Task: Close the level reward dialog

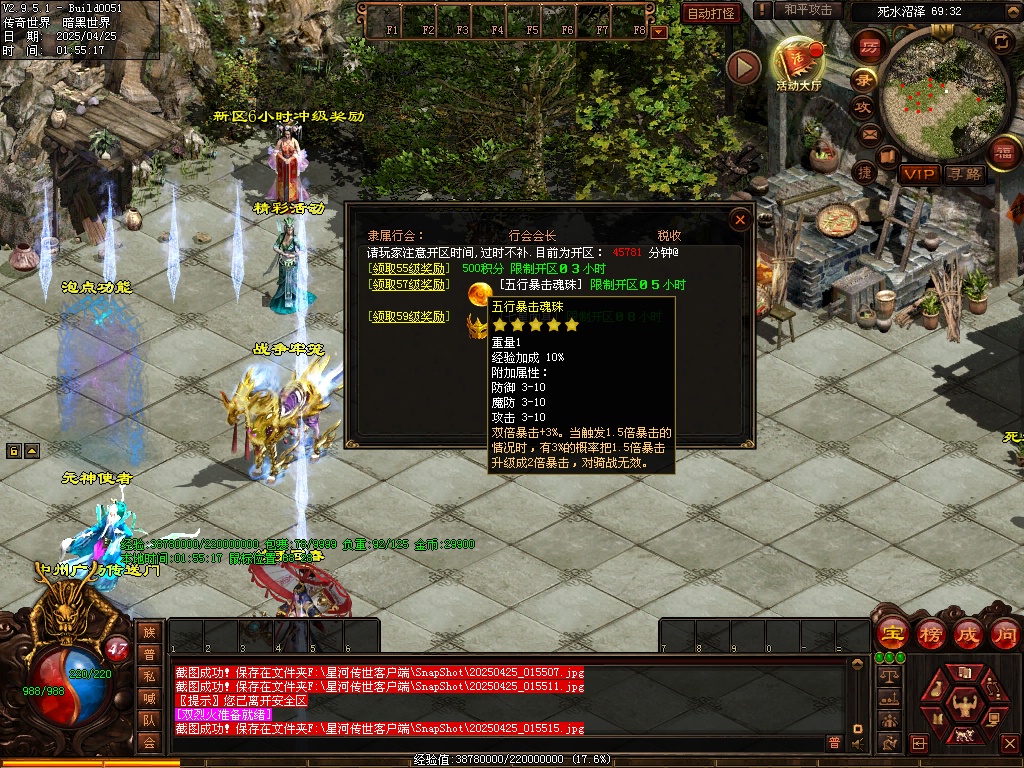Action: 740,220
